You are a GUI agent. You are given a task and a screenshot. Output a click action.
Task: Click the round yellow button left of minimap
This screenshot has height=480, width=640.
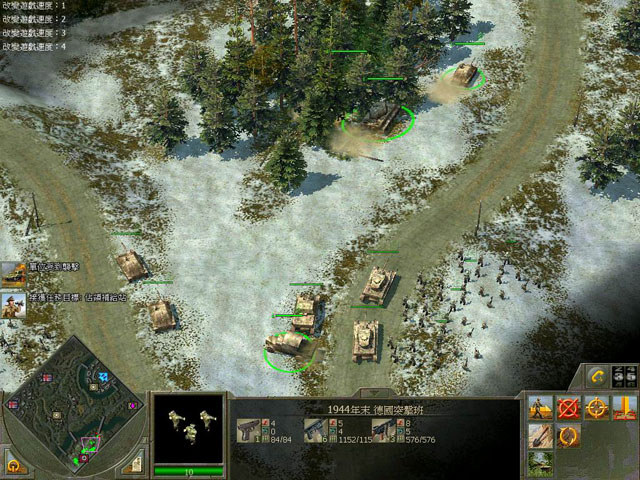(x=14, y=464)
